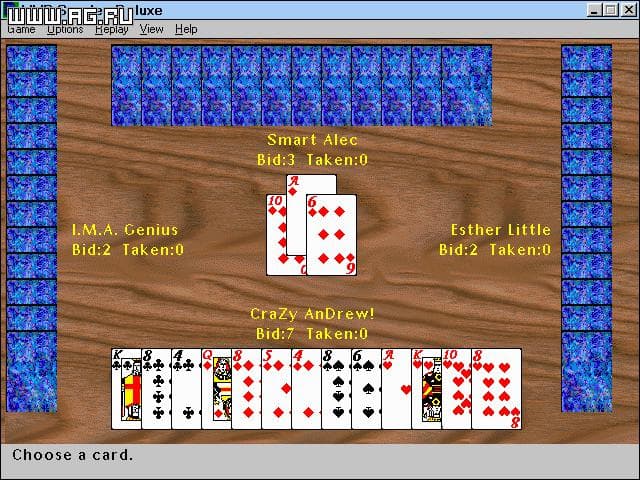Screen dimensions: 640x480
Task: Open the Help menu
Action: coord(186,29)
